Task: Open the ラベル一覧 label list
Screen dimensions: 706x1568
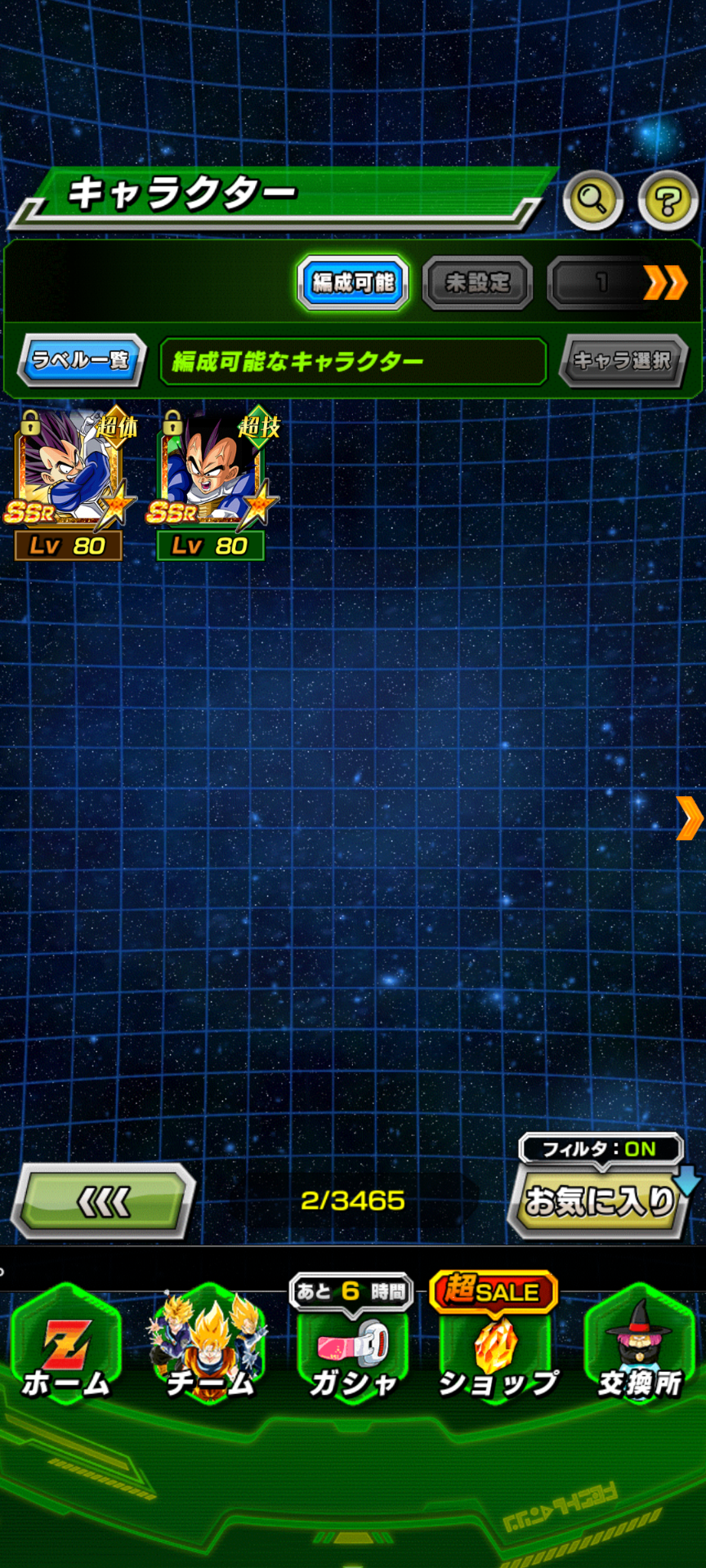Action: tap(83, 360)
